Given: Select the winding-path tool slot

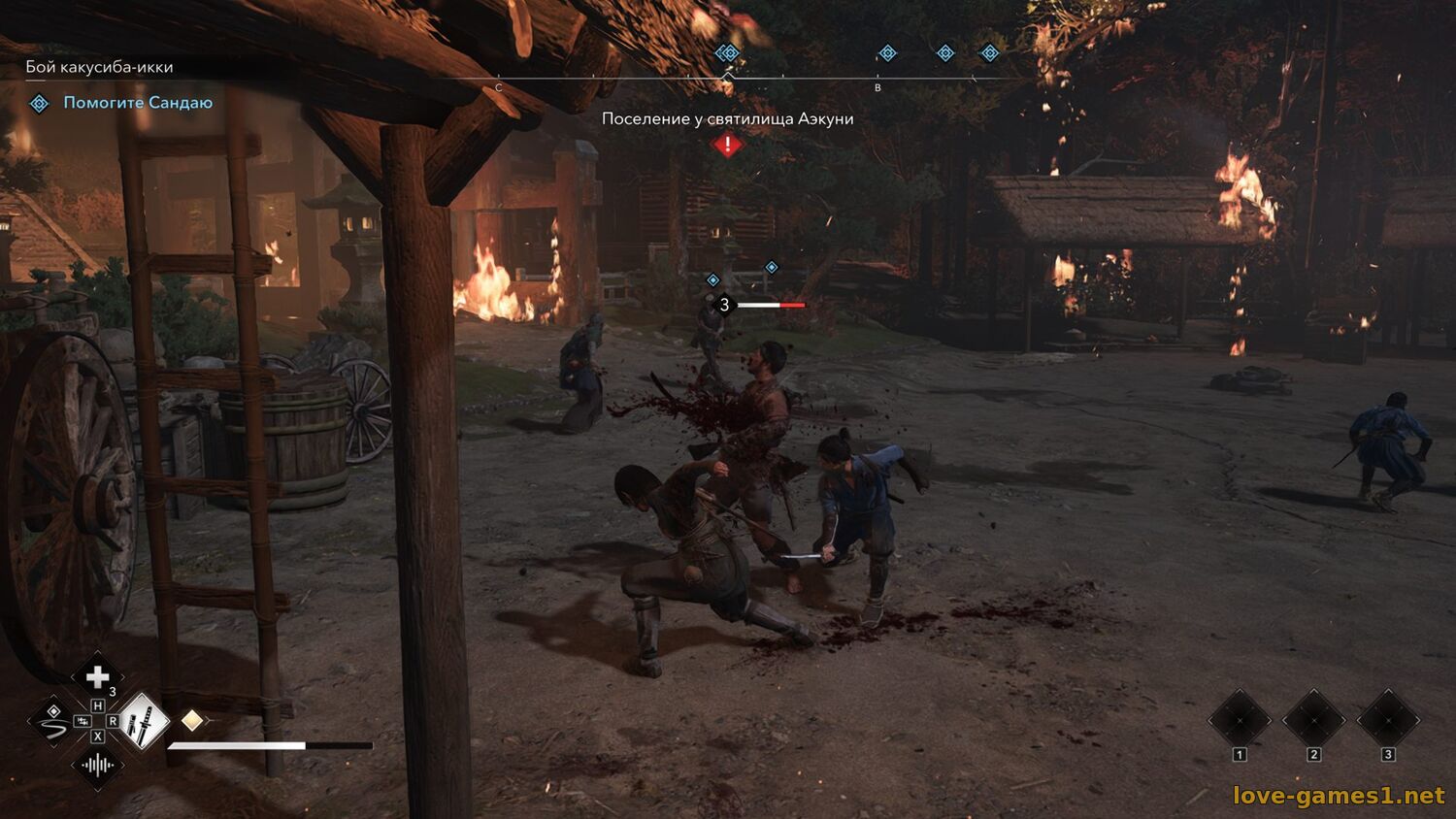Looking at the screenshot, I should tap(52, 722).
